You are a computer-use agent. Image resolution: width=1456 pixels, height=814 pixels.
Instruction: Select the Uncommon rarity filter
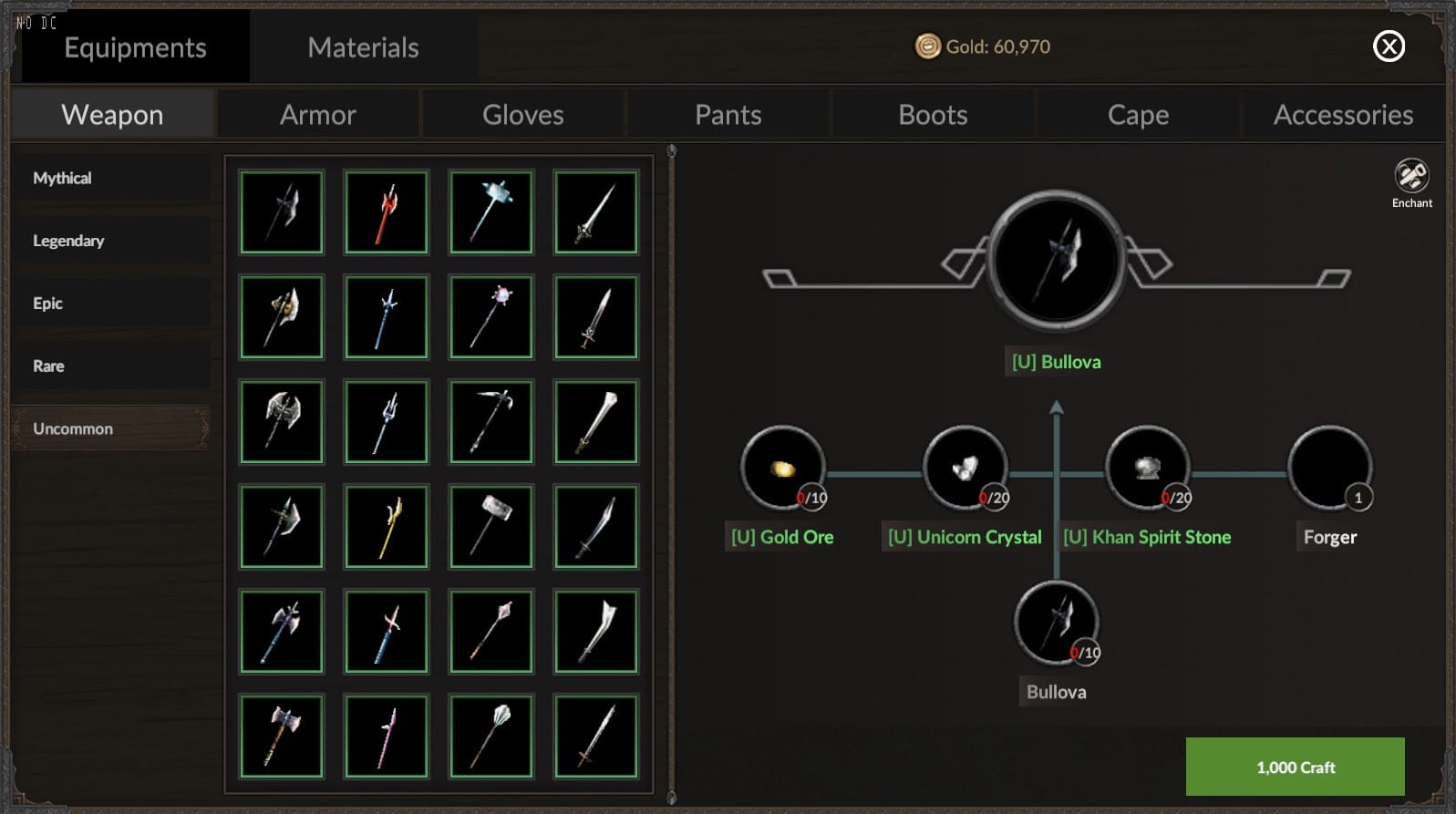click(111, 428)
